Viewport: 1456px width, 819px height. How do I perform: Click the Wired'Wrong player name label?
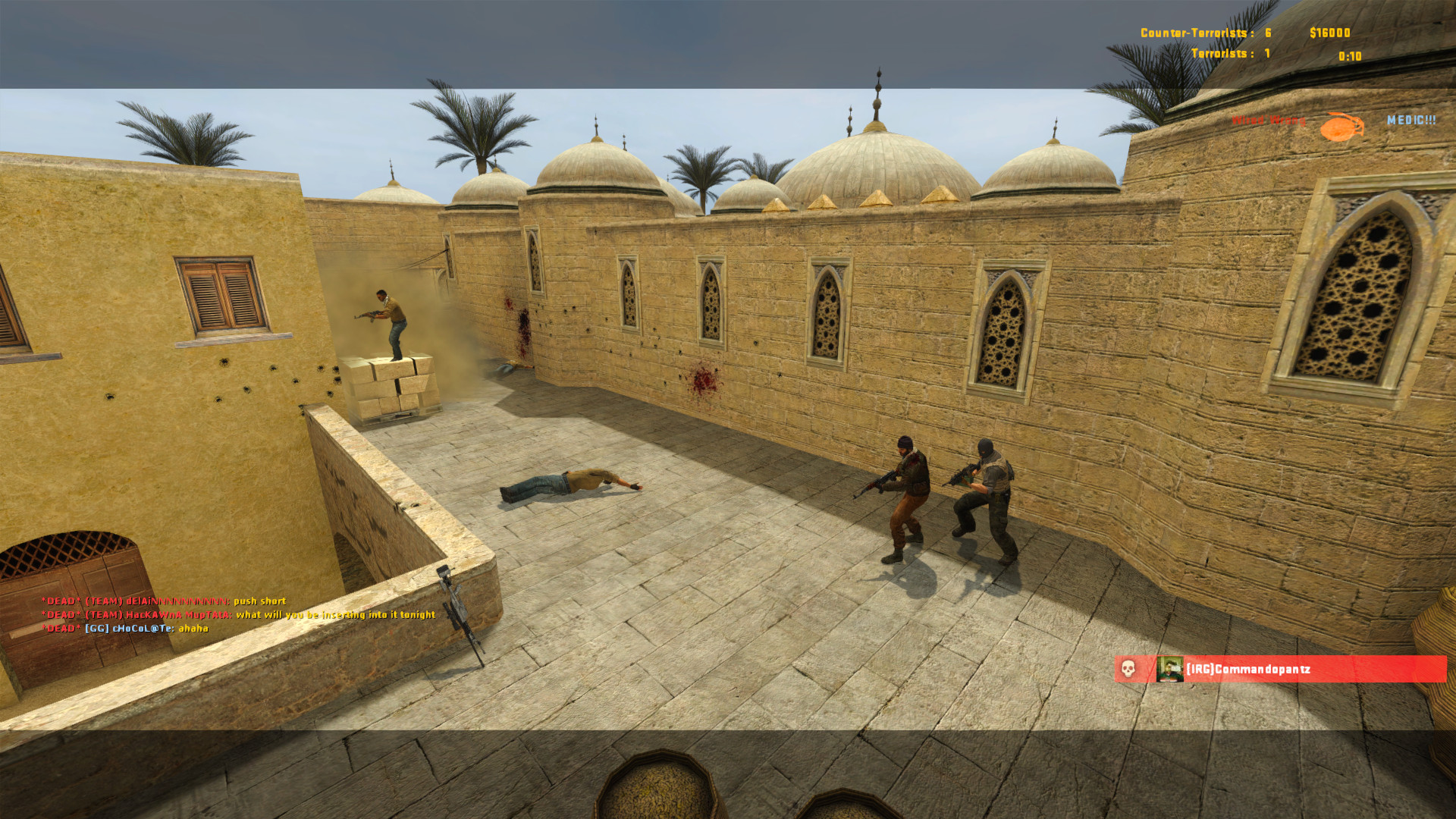point(1269,120)
